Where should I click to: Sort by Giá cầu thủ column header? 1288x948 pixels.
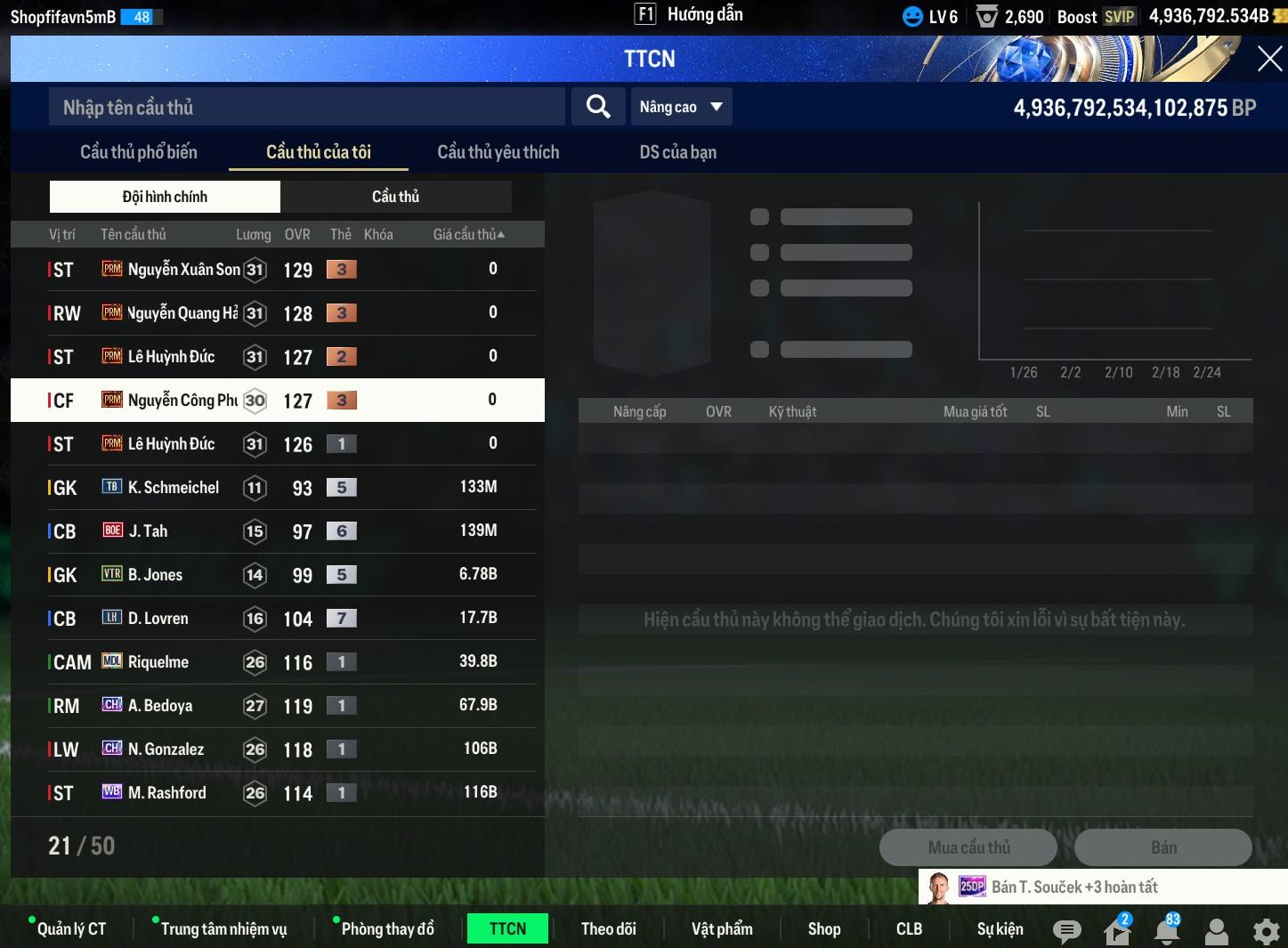pyautogui.click(x=468, y=234)
